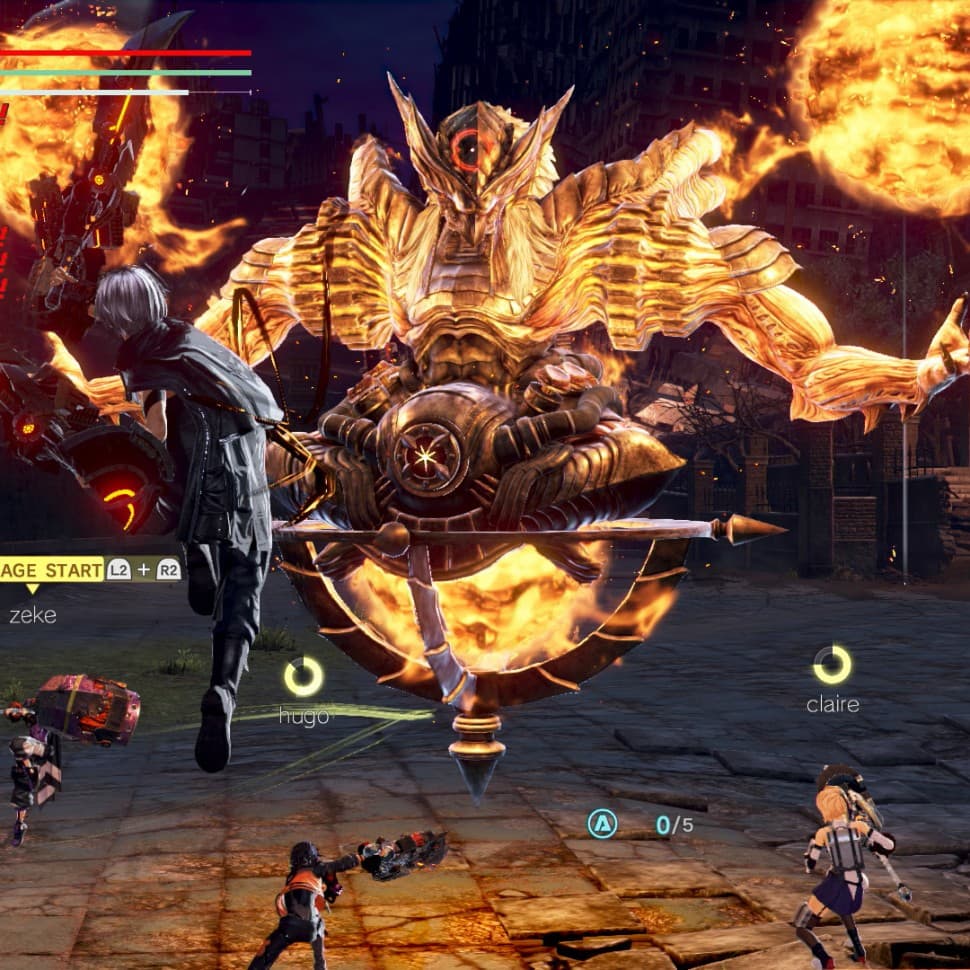This screenshot has height=970, width=970.
Task: Click the zeke ally name tag
Action: pos(33,616)
